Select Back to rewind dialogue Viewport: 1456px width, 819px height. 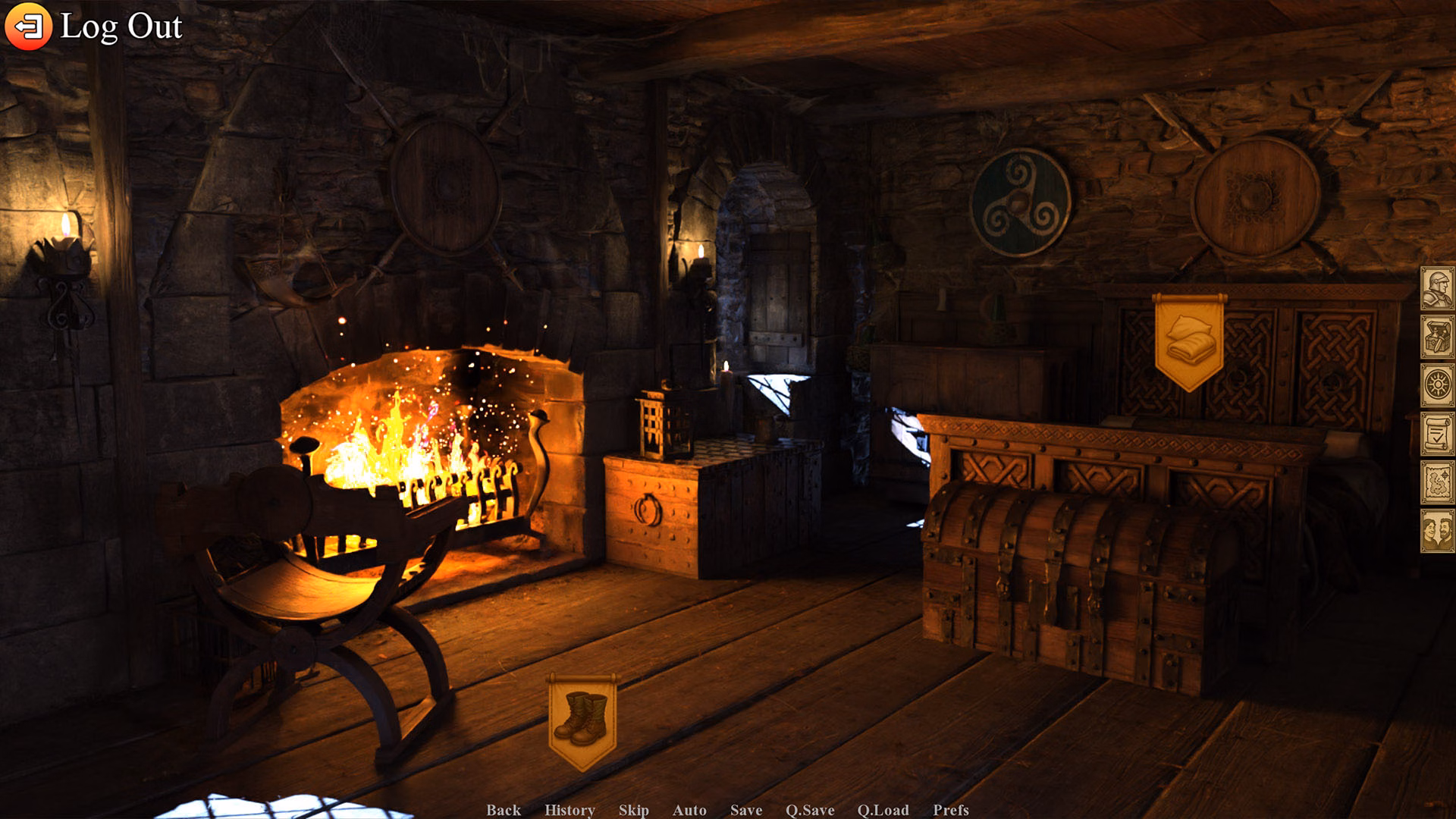504,811
